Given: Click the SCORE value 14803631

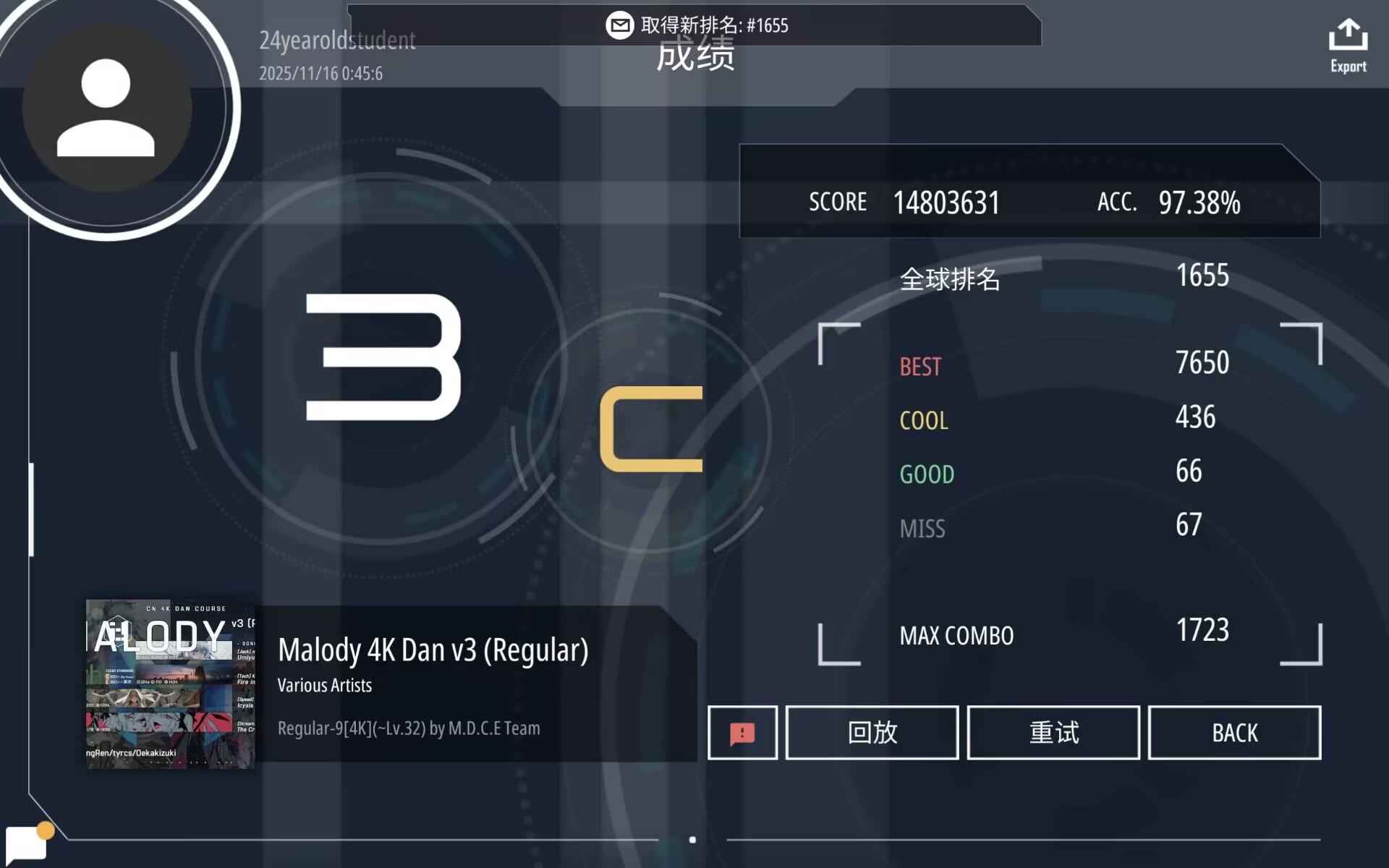Looking at the screenshot, I should pos(948,203).
